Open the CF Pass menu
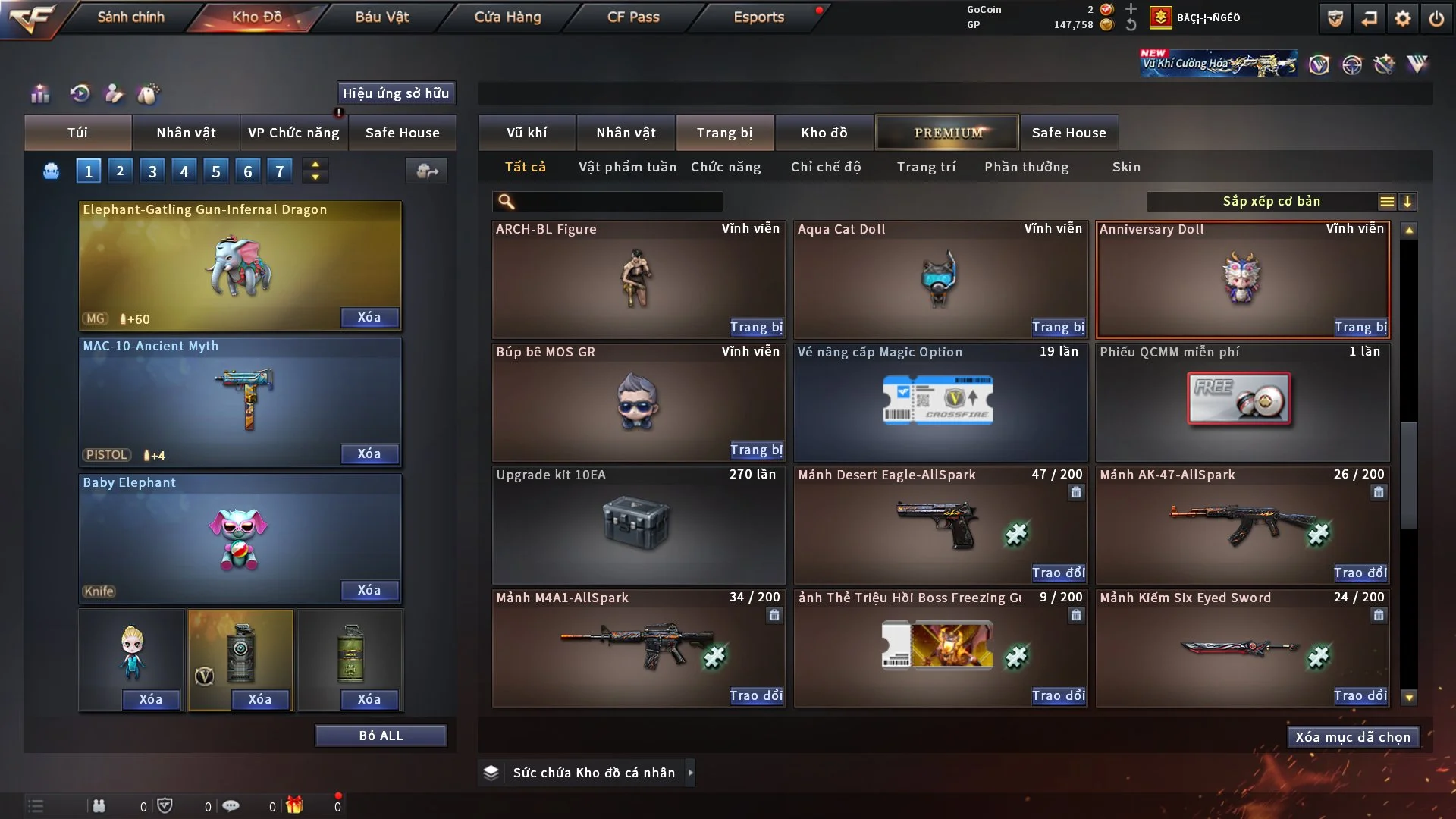This screenshot has height=819, width=1456. point(633,17)
